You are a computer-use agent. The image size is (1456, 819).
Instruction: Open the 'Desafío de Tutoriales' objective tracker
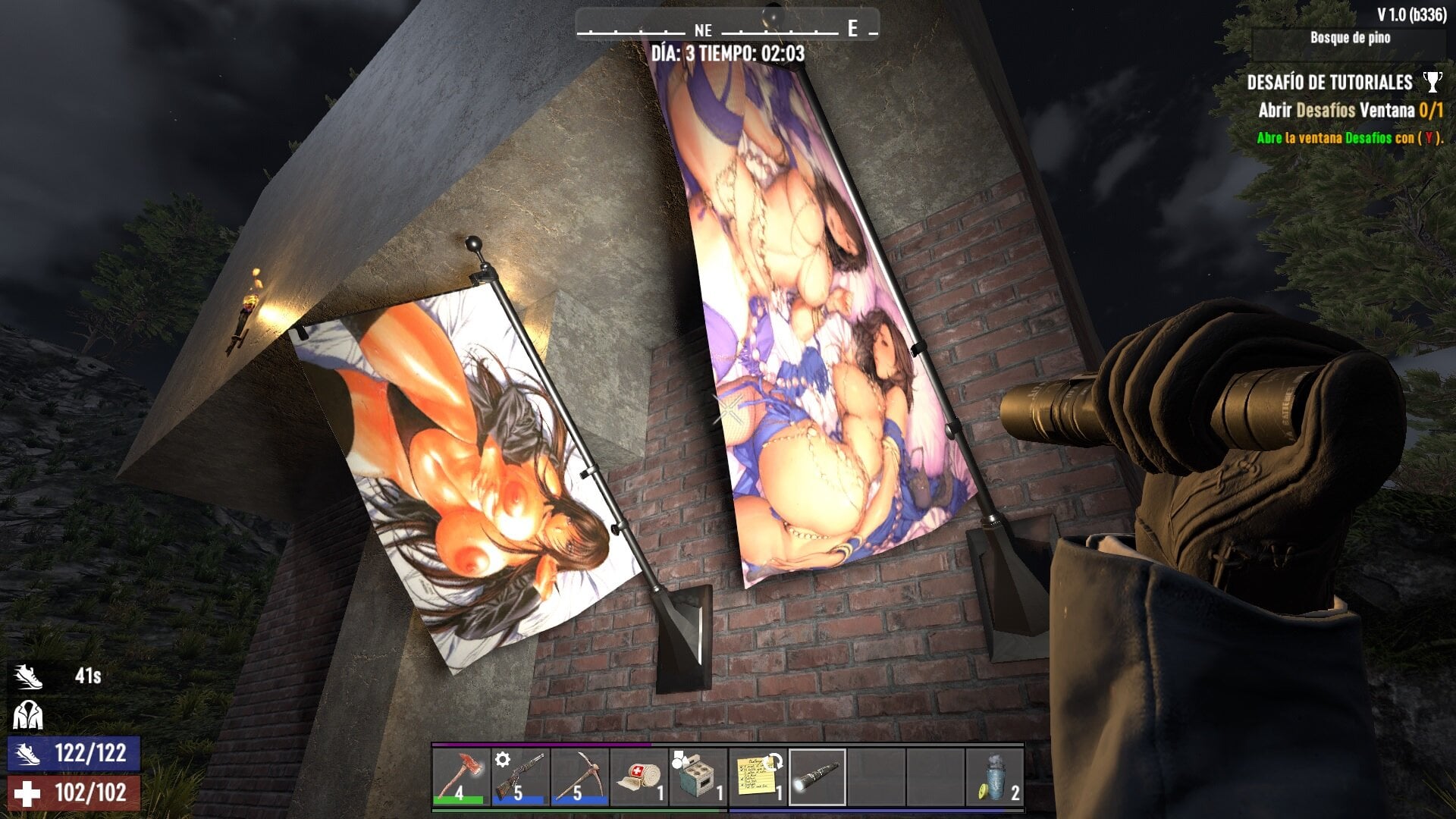1329,82
